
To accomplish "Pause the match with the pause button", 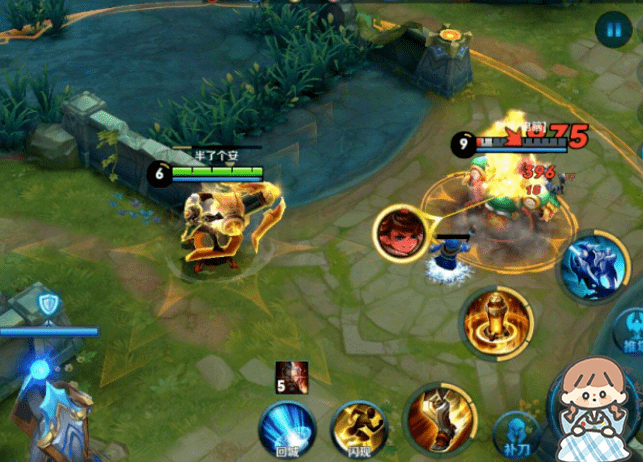I will [x=609, y=30].
